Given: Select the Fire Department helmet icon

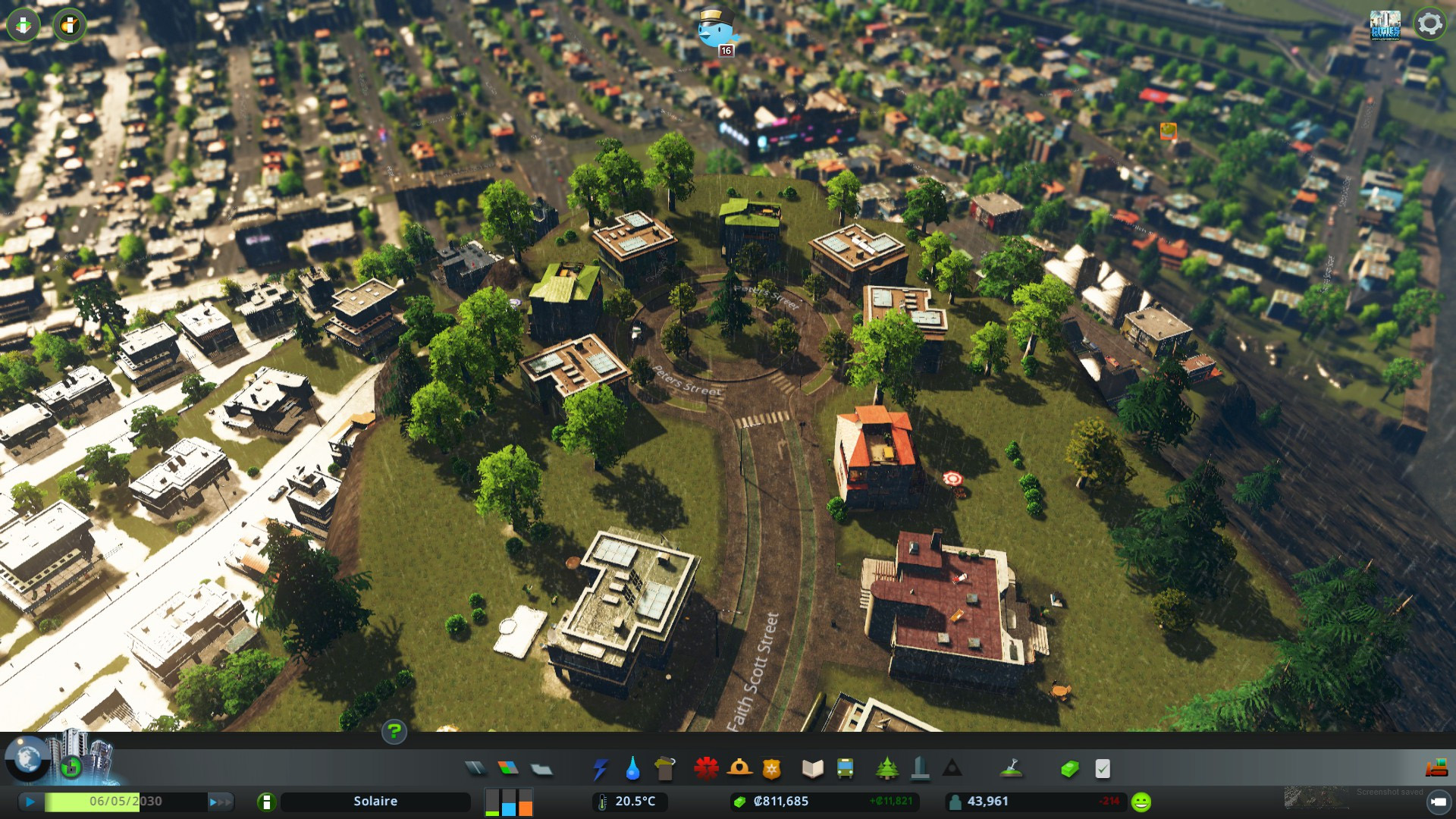Looking at the screenshot, I should 739,769.
